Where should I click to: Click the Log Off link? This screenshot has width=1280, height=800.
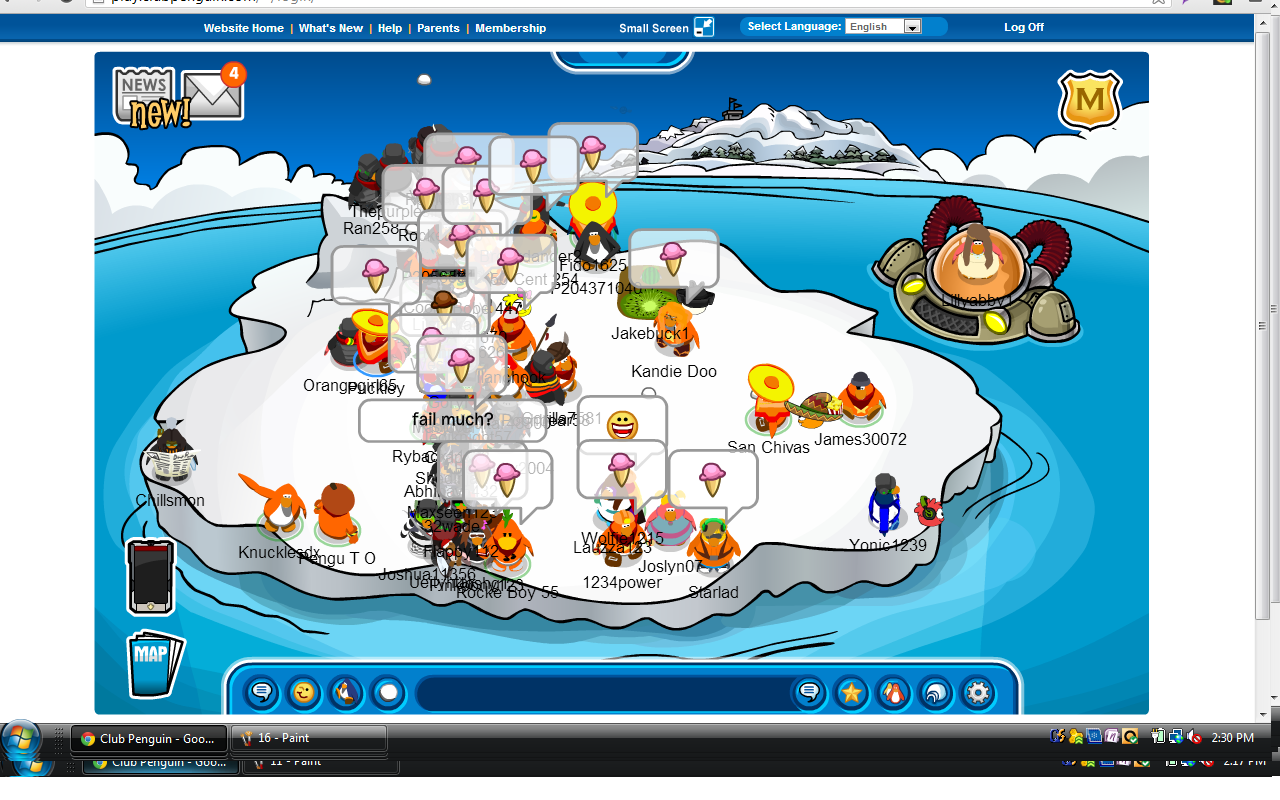[1024, 28]
